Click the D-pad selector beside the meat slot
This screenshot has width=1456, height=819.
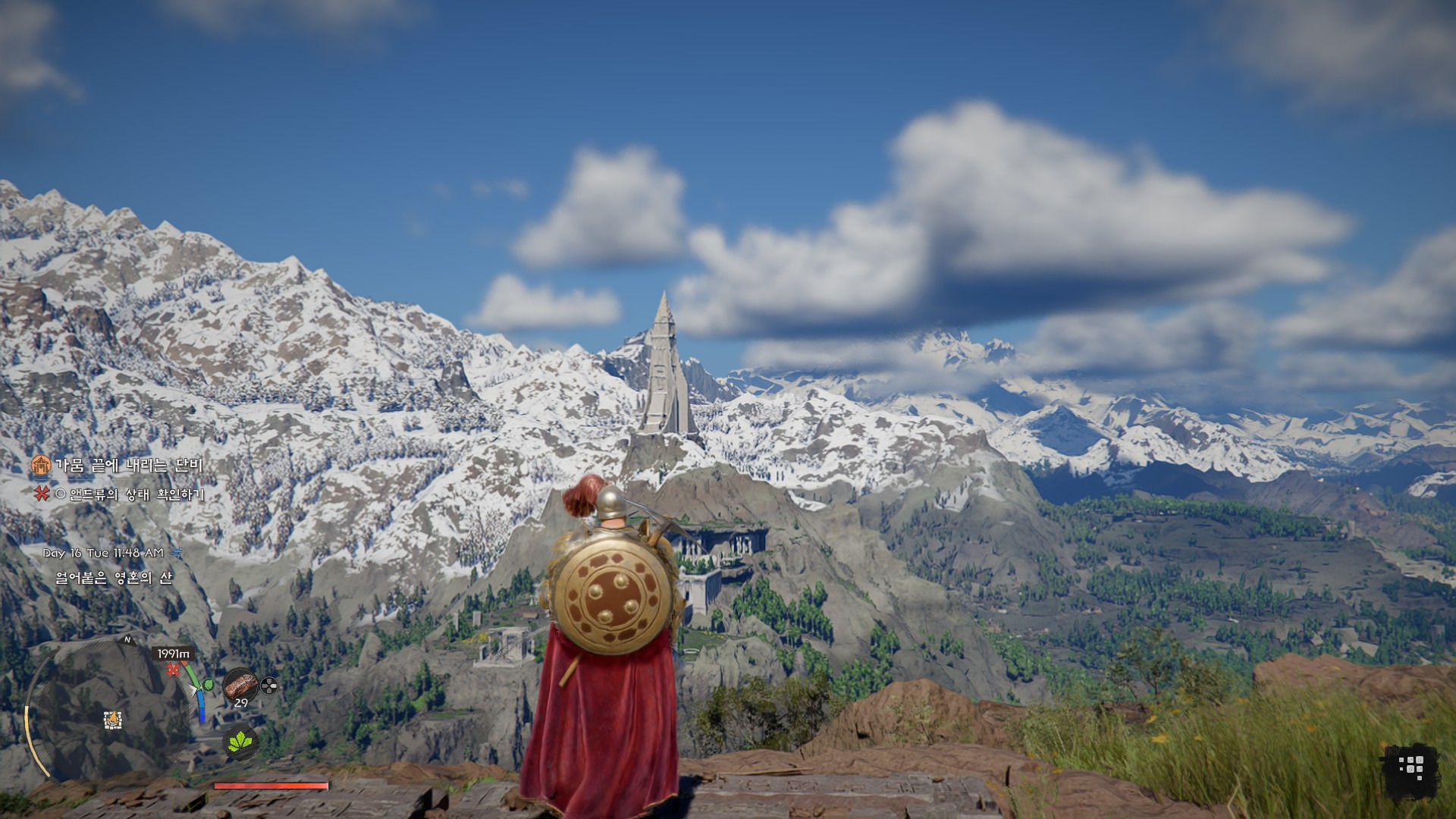pyautogui.click(x=268, y=686)
